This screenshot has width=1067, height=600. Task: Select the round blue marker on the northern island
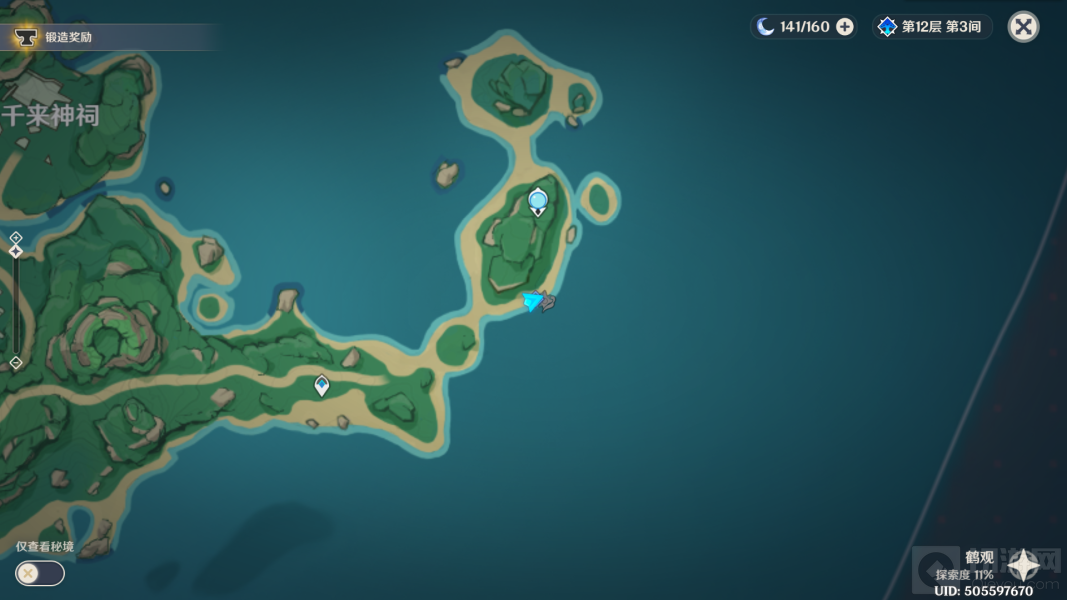[538, 201]
